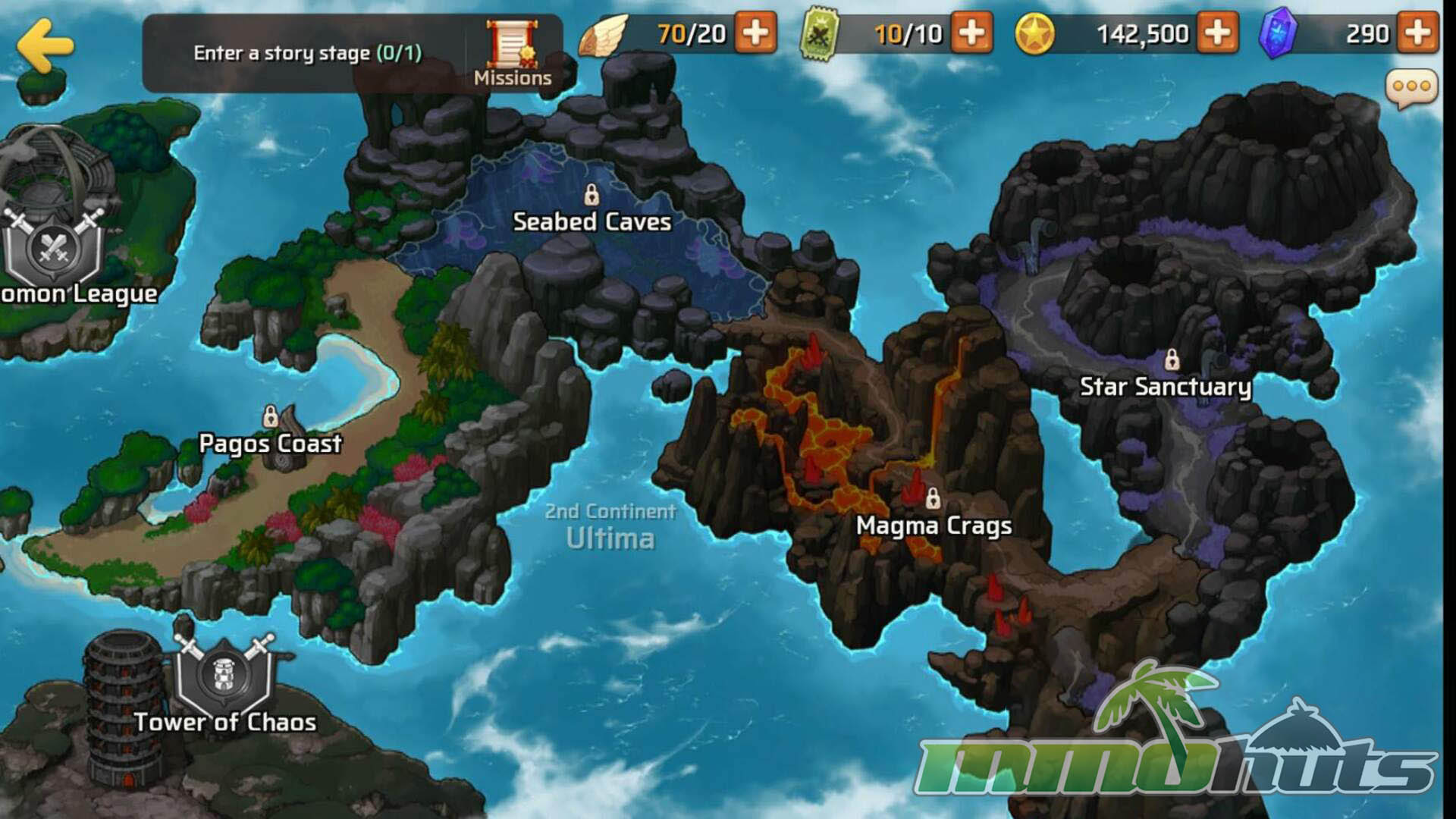The width and height of the screenshot is (1456, 819).
Task: Open the League arena emblem
Action: pos(53,246)
